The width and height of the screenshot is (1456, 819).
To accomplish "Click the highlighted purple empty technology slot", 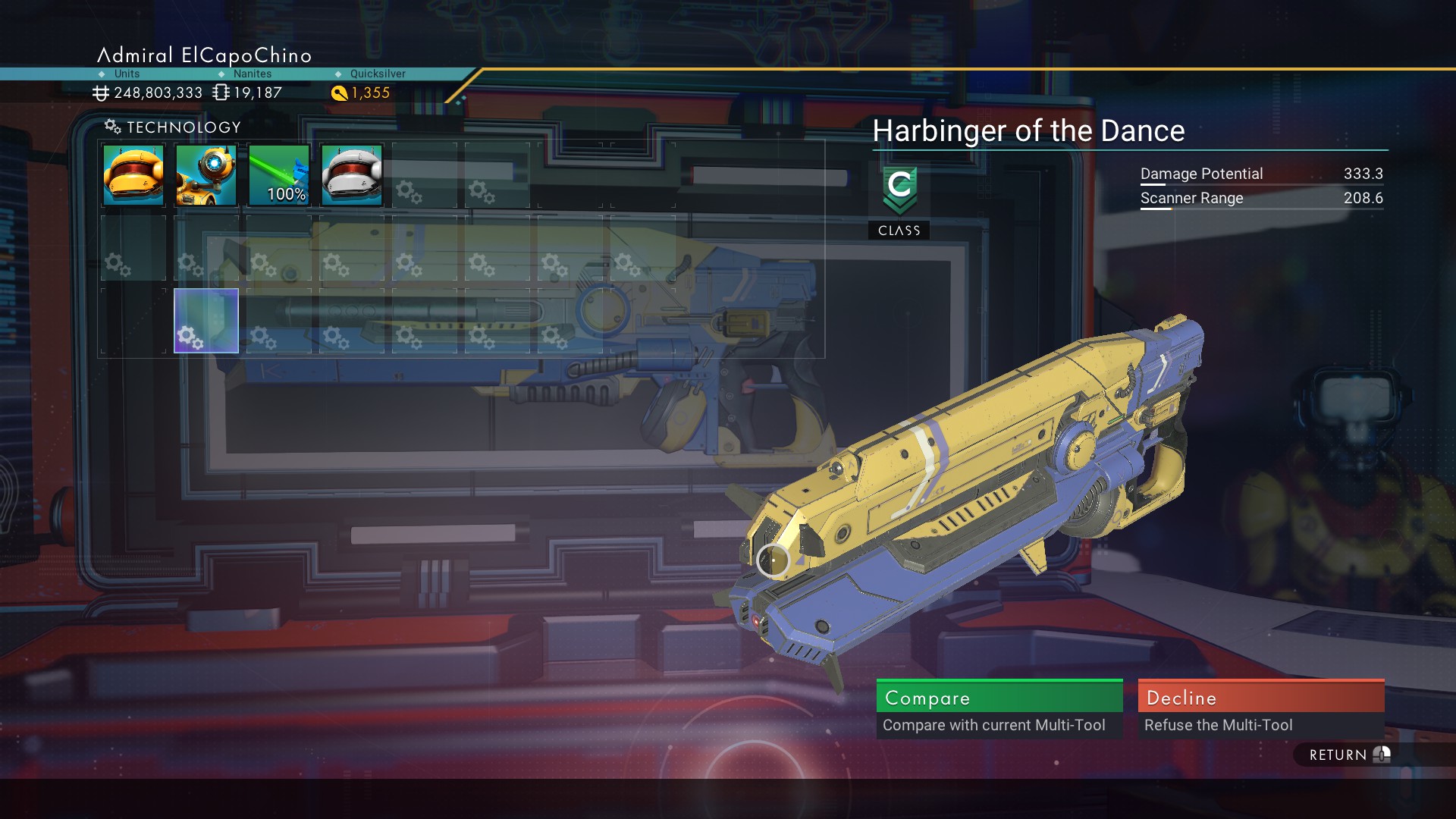I will click(x=206, y=321).
